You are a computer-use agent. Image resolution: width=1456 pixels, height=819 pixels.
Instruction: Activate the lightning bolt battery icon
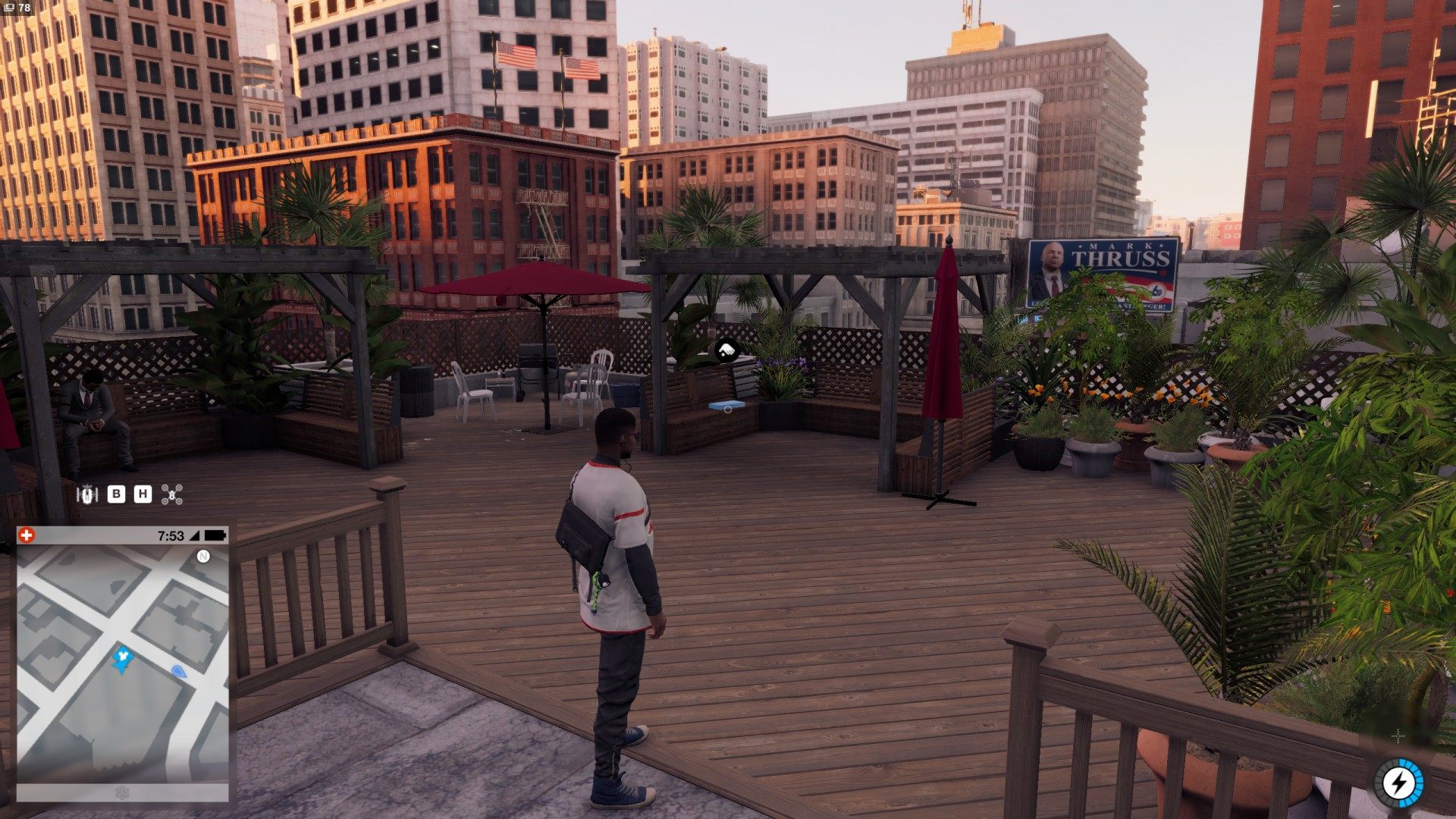[x=1398, y=783]
